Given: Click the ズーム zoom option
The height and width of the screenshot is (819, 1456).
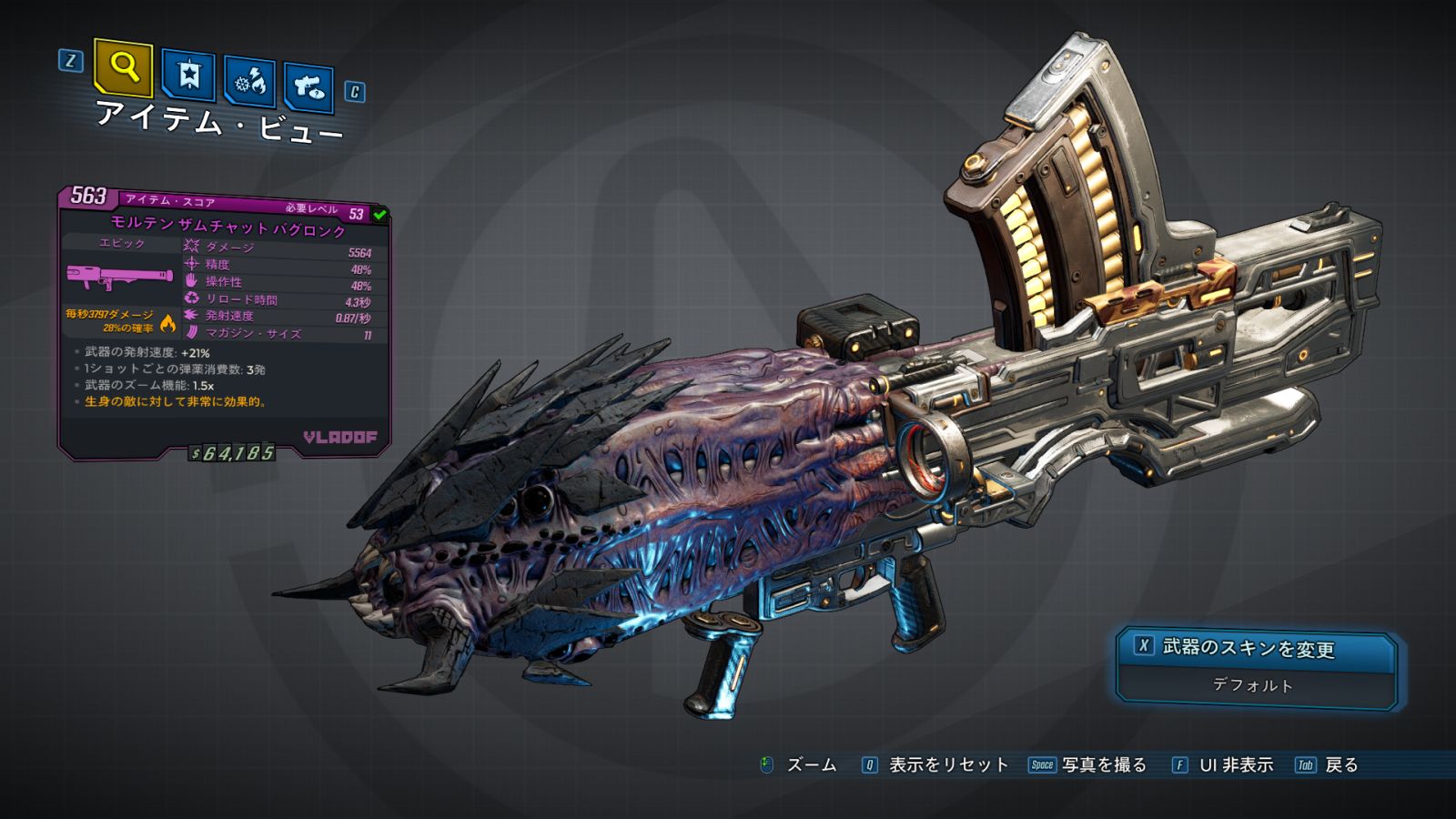Looking at the screenshot, I should coord(810,765).
